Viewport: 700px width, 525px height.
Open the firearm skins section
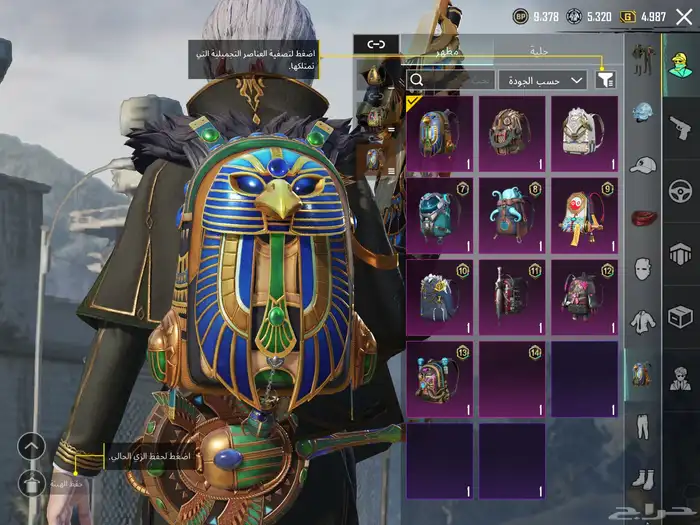click(680, 127)
